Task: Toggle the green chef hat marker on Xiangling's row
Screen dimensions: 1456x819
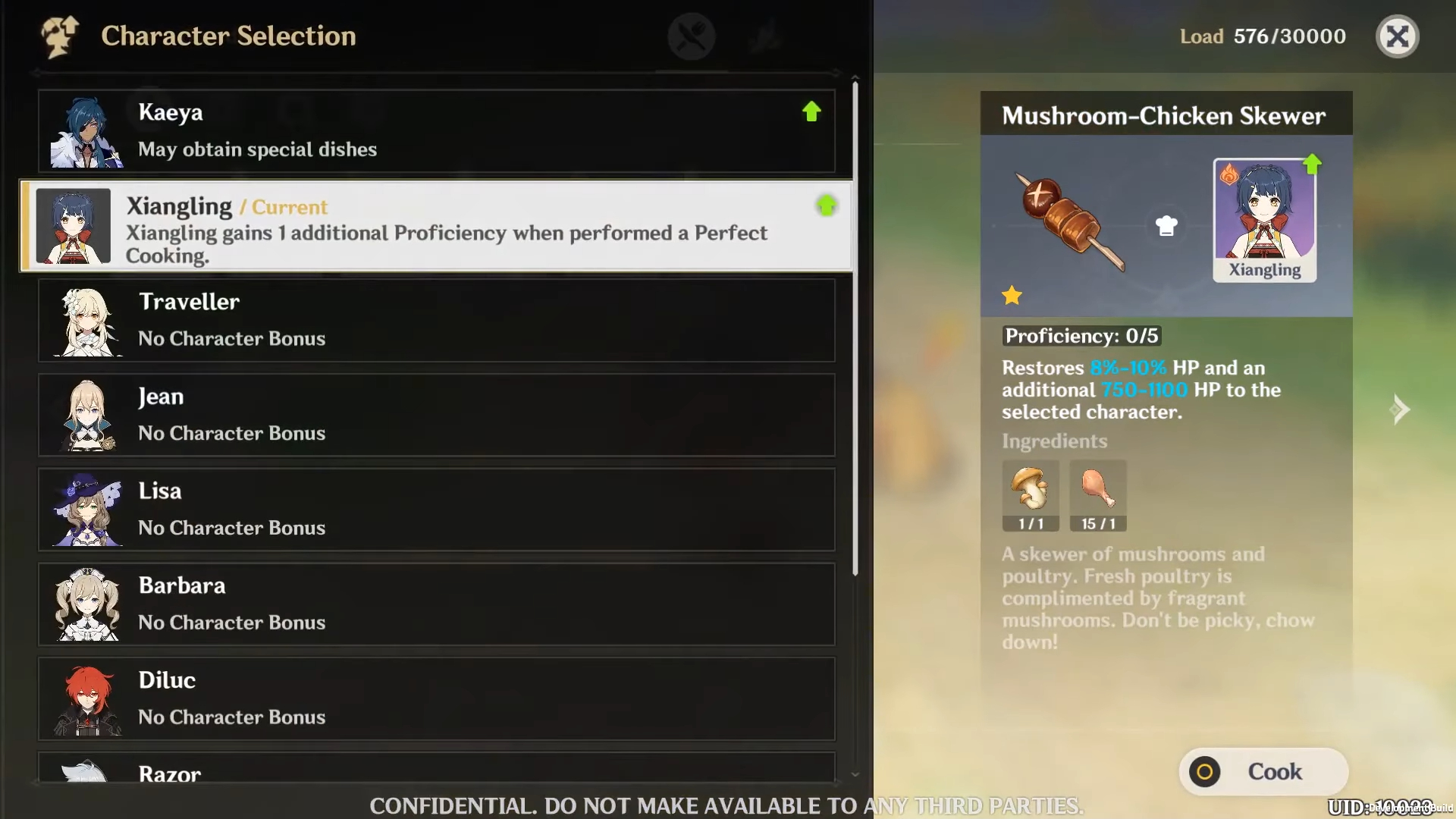Action: (826, 205)
